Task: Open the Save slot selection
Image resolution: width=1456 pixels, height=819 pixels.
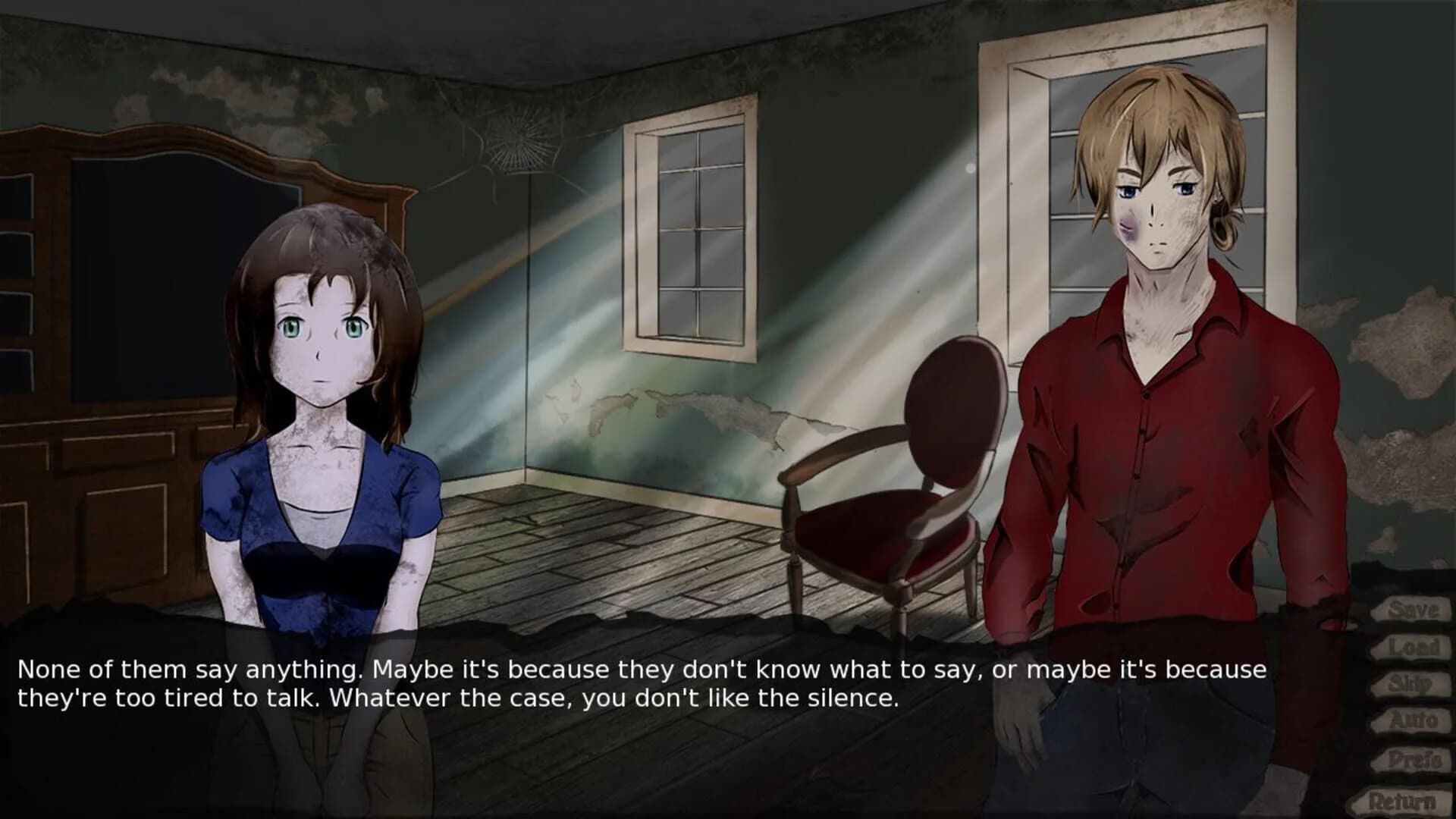Action: [x=1412, y=610]
